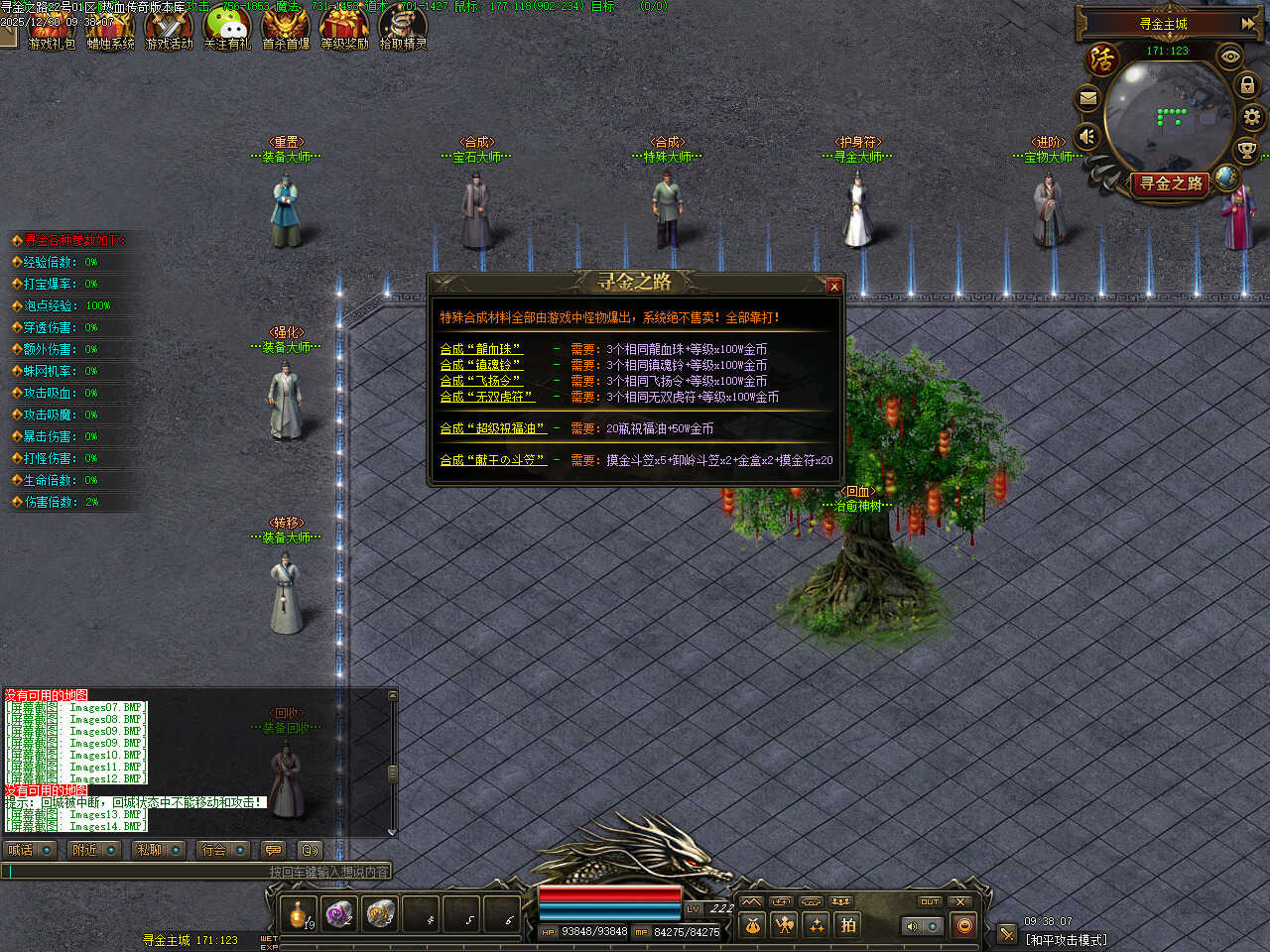Toggle the padlock button beside the minimap

click(1248, 85)
